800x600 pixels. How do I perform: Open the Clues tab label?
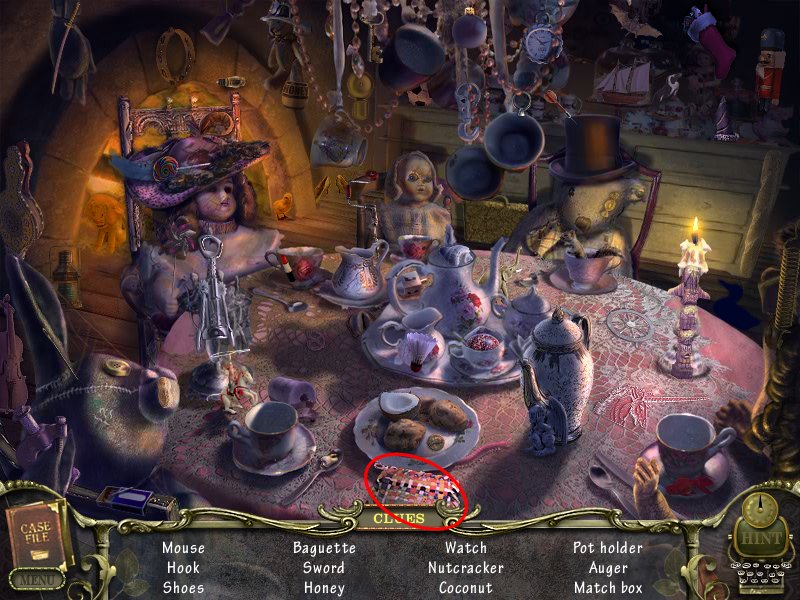click(399, 519)
